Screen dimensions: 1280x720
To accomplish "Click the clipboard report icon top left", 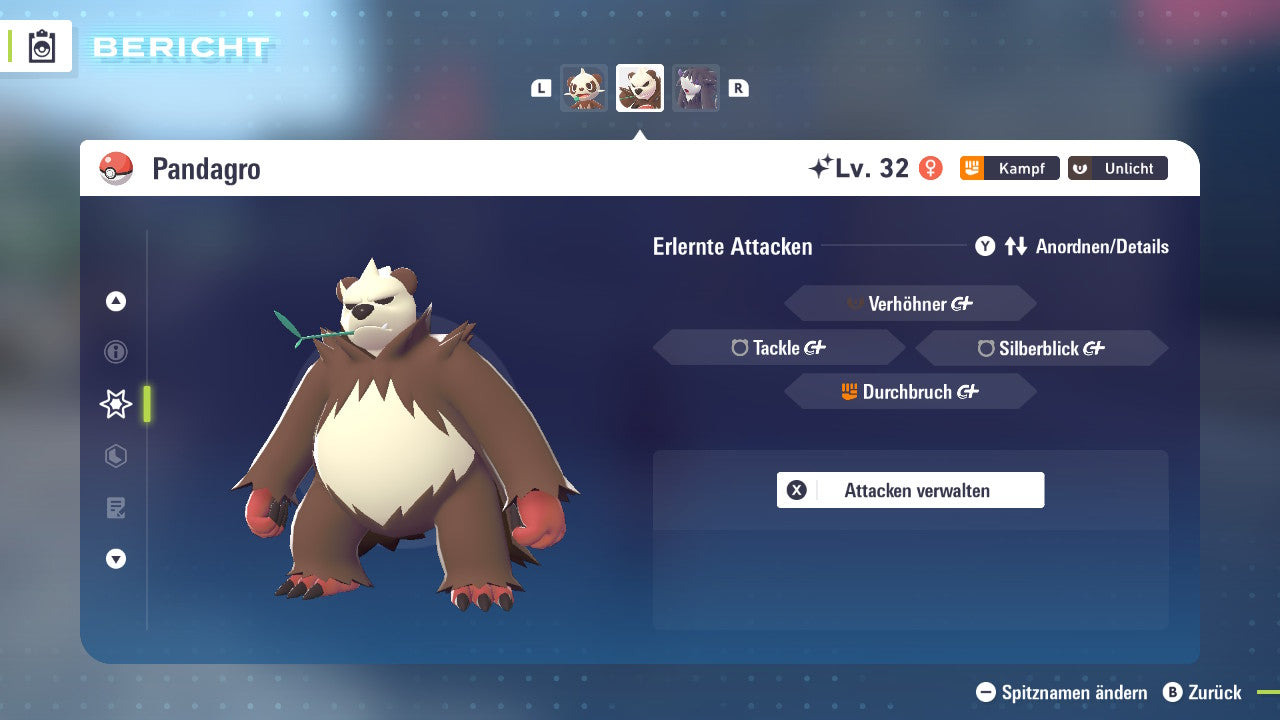I will pos(42,46).
